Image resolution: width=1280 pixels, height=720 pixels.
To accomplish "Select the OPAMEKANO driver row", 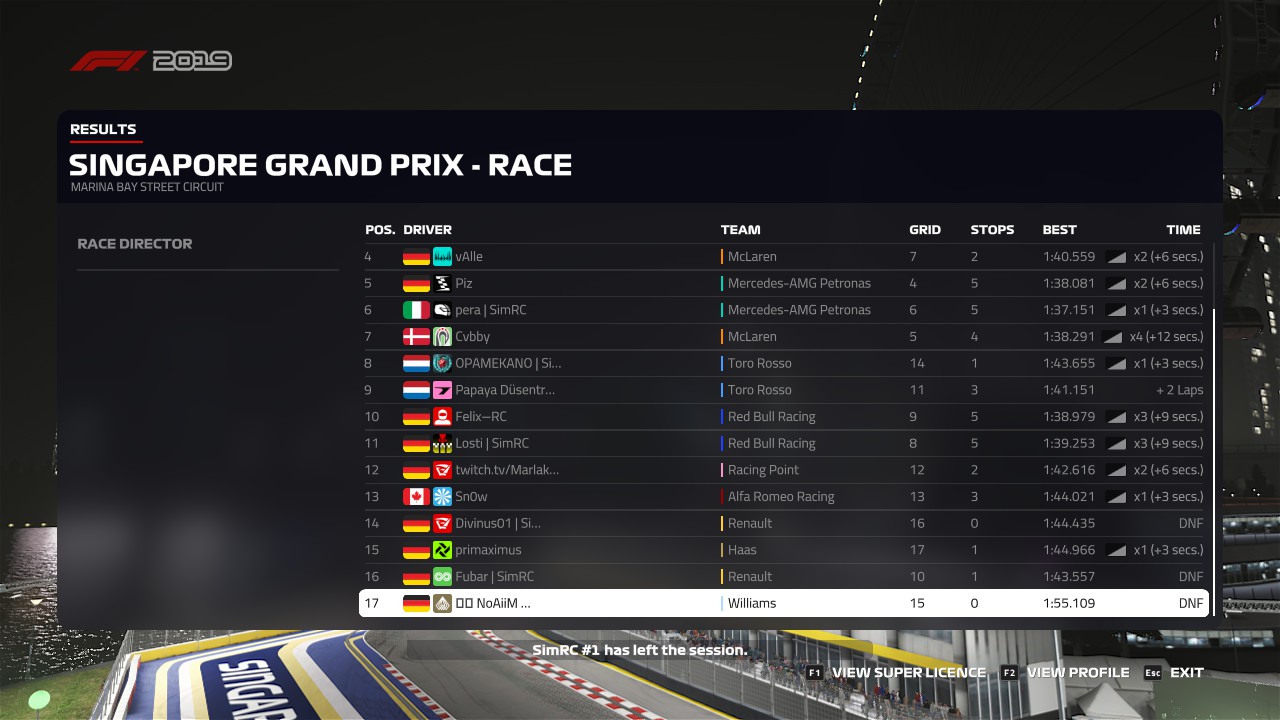I will [784, 363].
